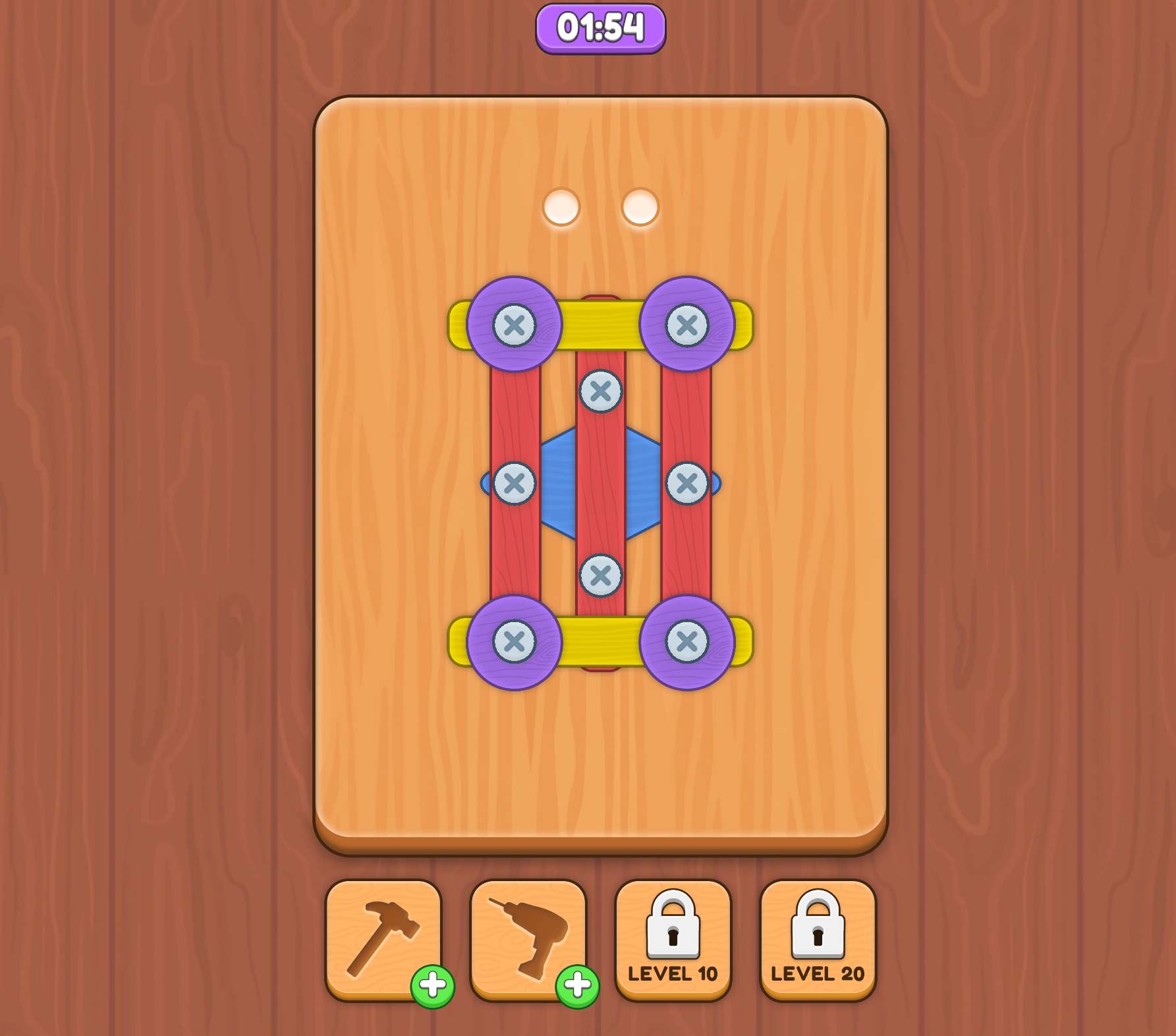Remove the screw on the blue hexagon's left side
Image resolution: width=1176 pixels, height=1036 pixels.
coord(515,482)
